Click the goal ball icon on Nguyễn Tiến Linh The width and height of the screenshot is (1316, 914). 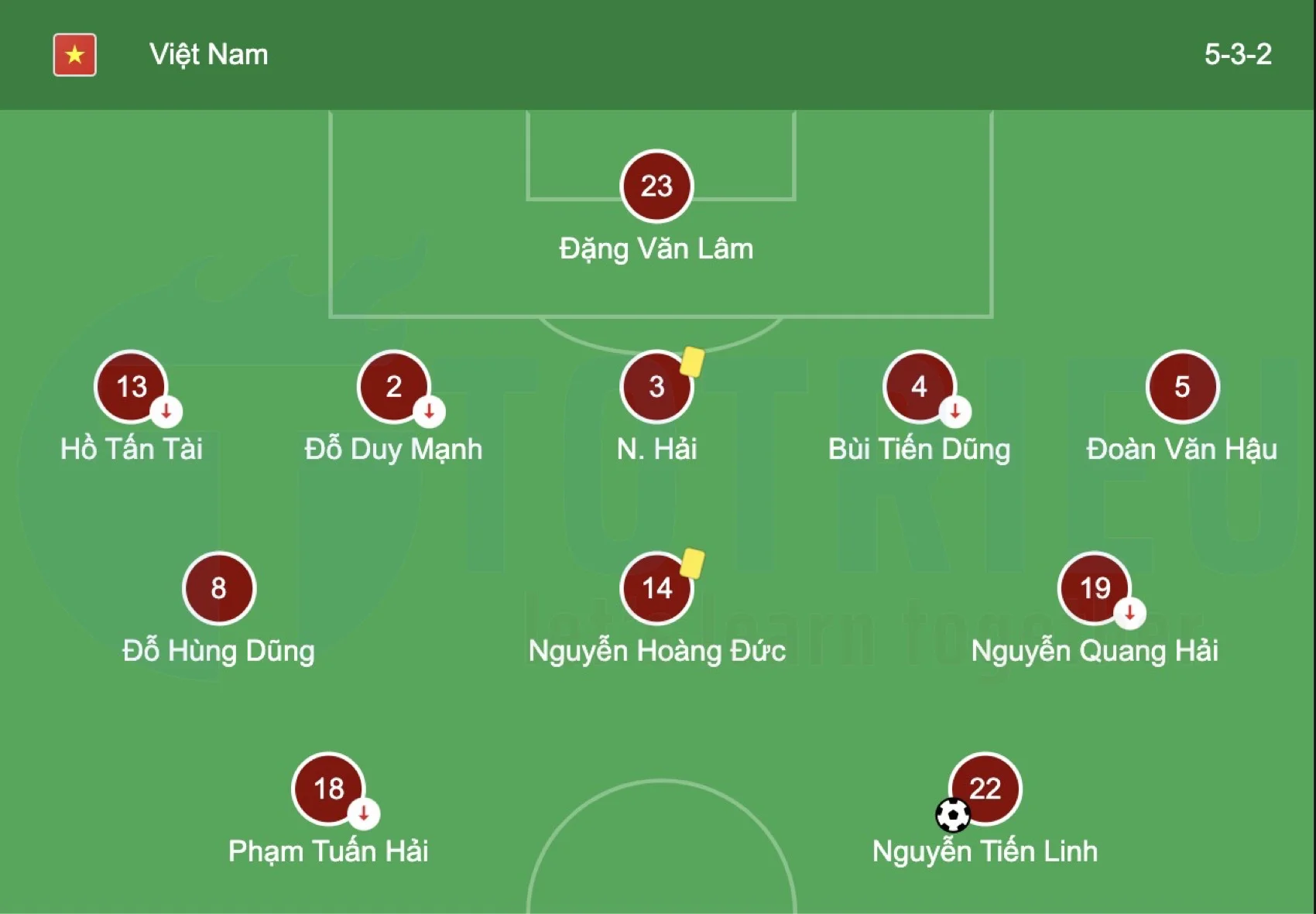click(x=954, y=816)
